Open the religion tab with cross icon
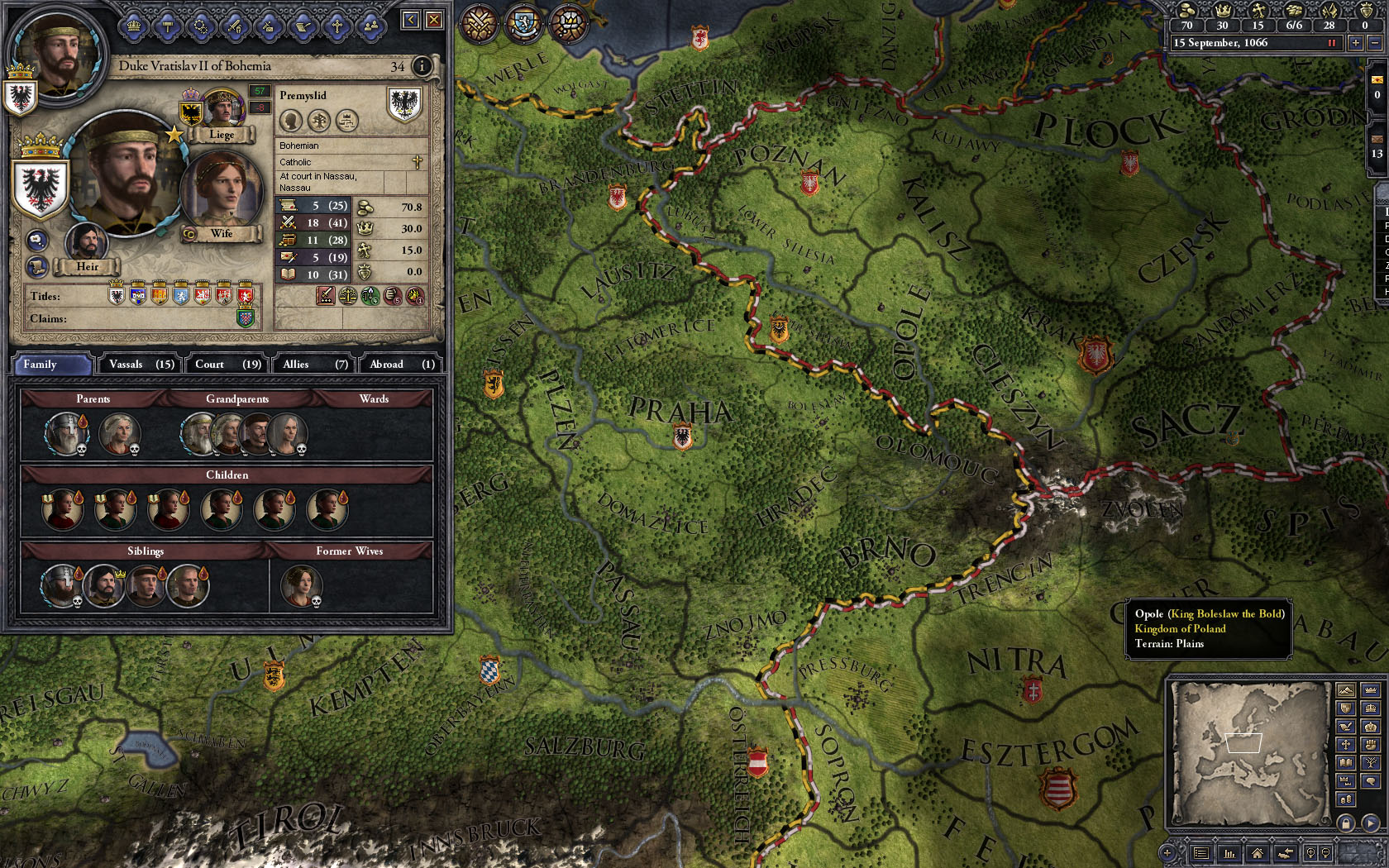The image size is (1389, 868). tap(337, 26)
